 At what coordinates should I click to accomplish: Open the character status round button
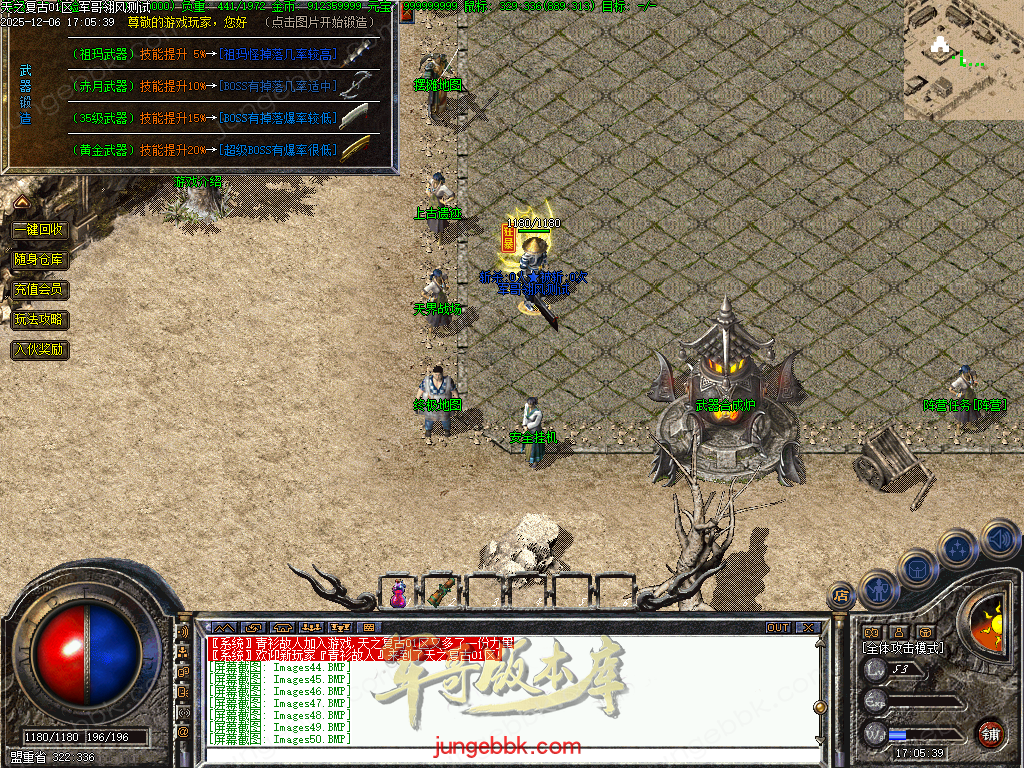879,590
